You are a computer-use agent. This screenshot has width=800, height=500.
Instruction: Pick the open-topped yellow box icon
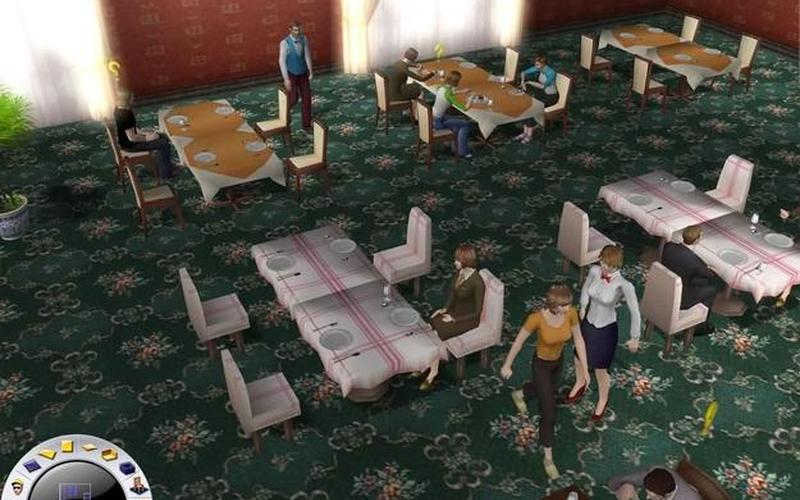(x=110, y=454)
